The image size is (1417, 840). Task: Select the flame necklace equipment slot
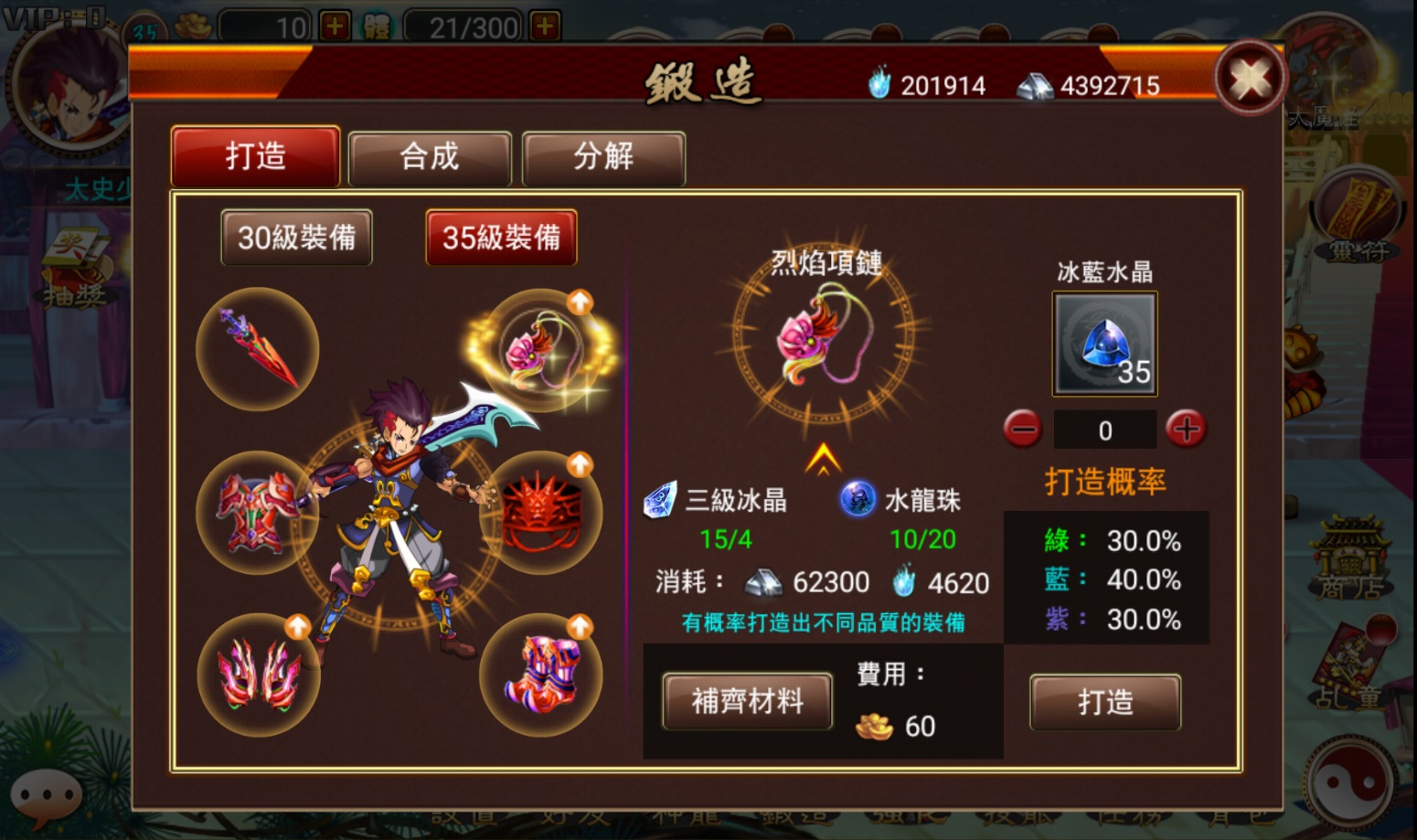coord(541,349)
